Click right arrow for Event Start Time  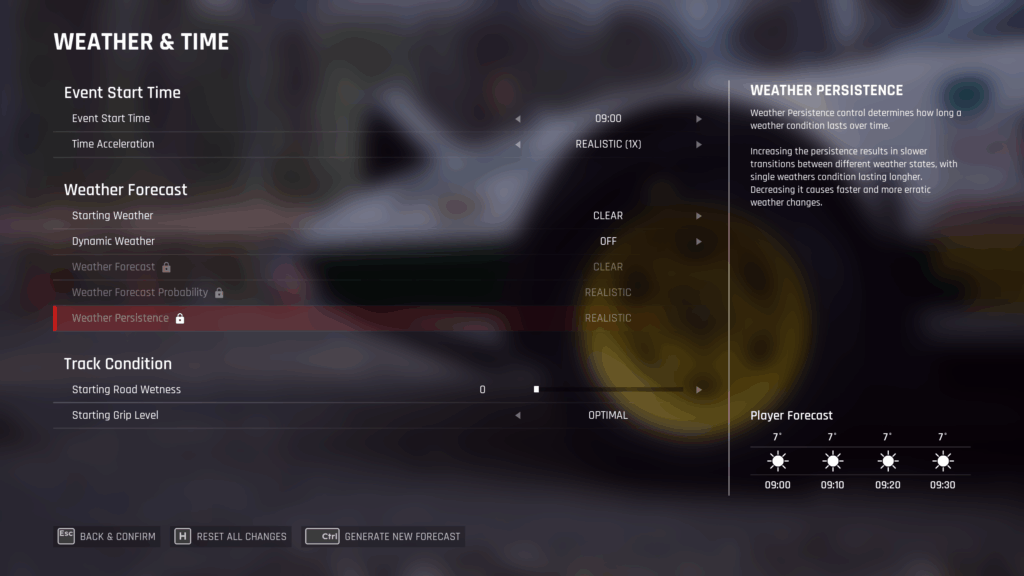pyautogui.click(x=699, y=119)
